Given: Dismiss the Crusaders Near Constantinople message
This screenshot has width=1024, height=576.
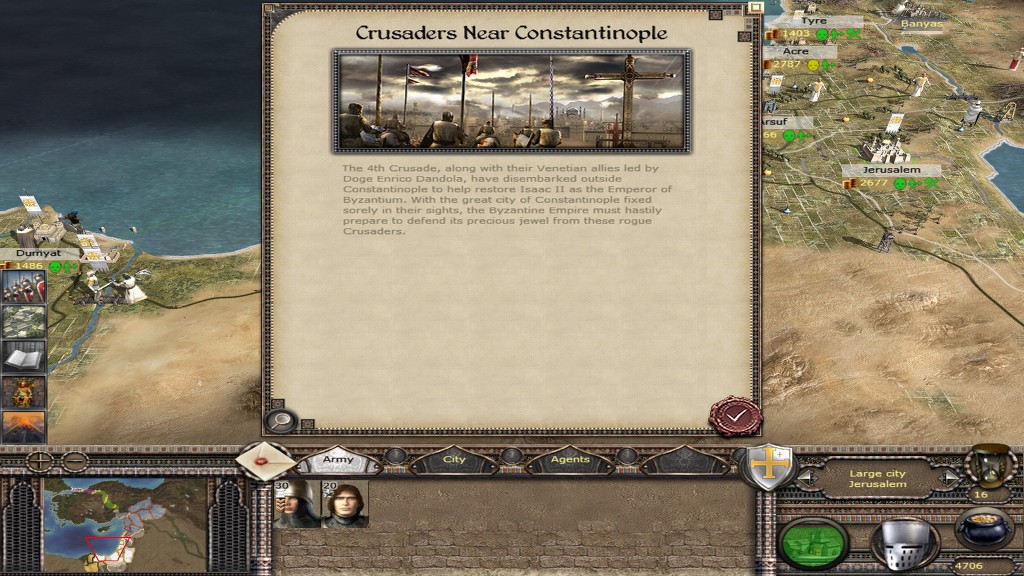Looking at the screenshot, I should click(x=735, y=414).
